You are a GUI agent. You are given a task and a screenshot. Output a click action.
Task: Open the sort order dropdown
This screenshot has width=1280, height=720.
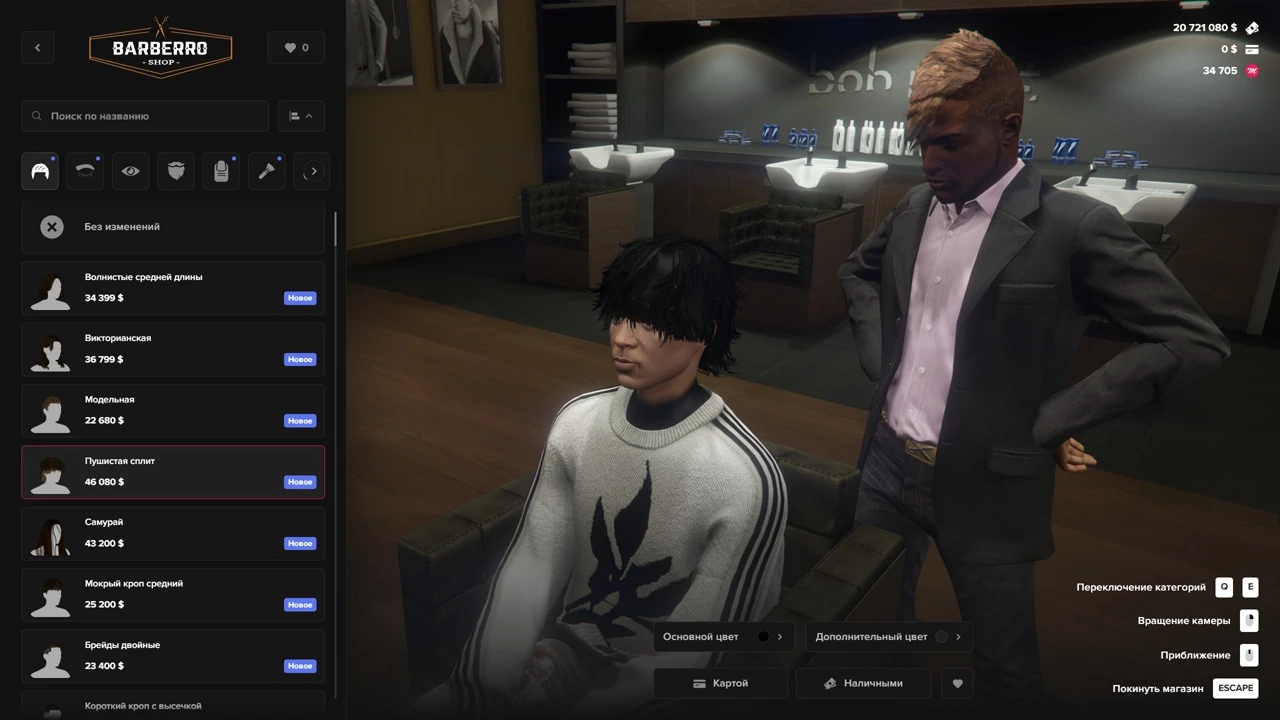[x=301, y=116]
